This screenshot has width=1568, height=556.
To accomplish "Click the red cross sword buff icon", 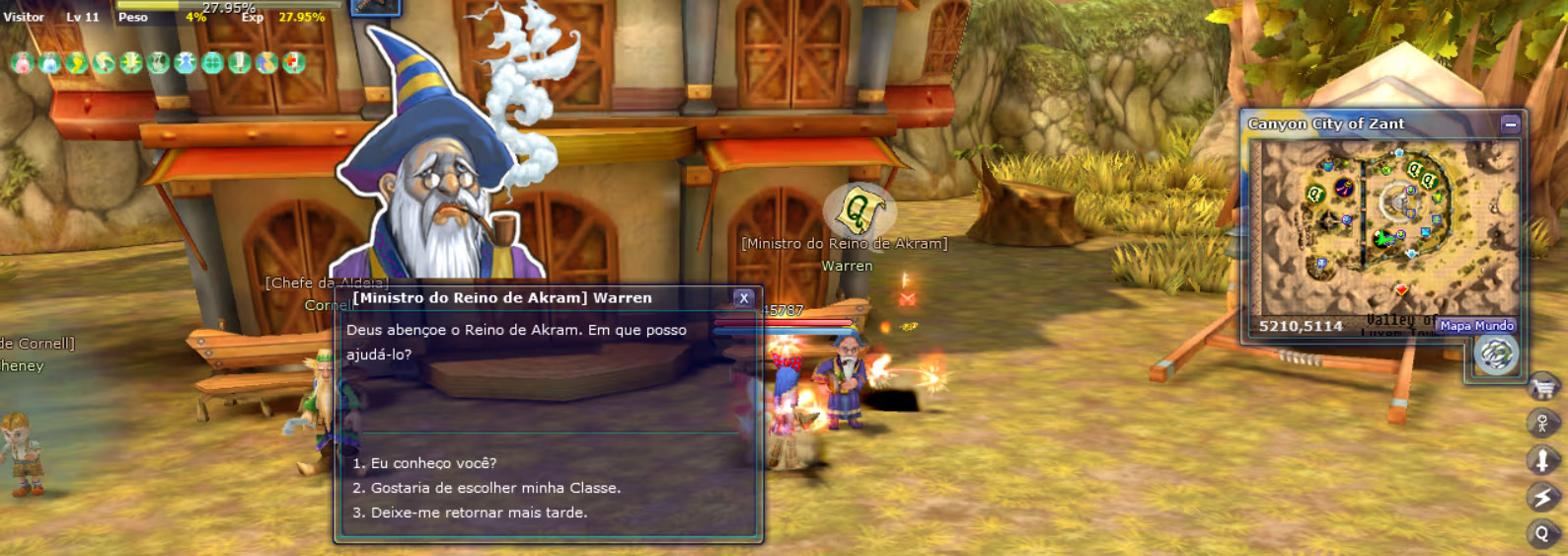I will tap(294, 63).
